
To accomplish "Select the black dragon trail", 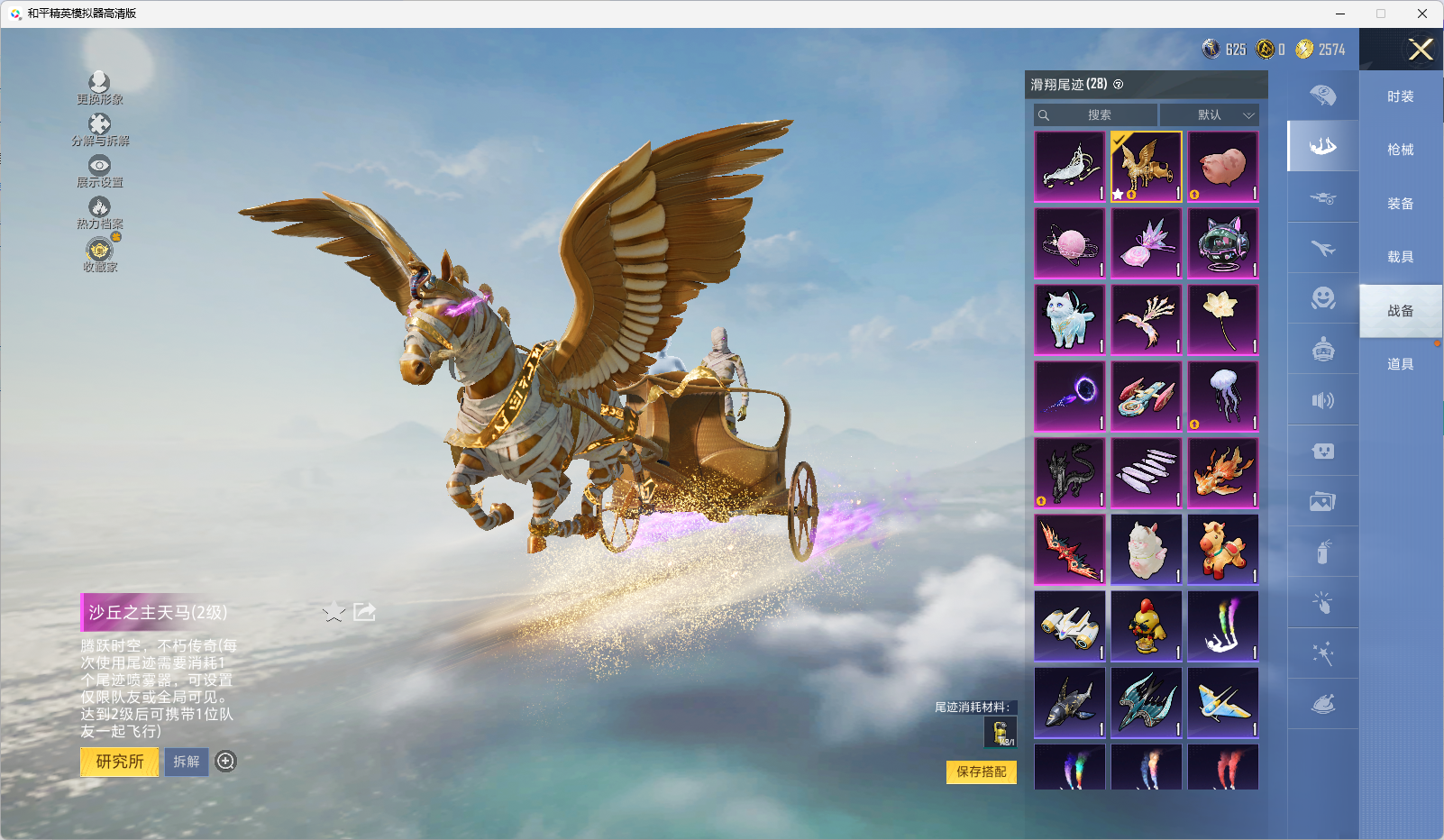I will [x=1070, y=473].
